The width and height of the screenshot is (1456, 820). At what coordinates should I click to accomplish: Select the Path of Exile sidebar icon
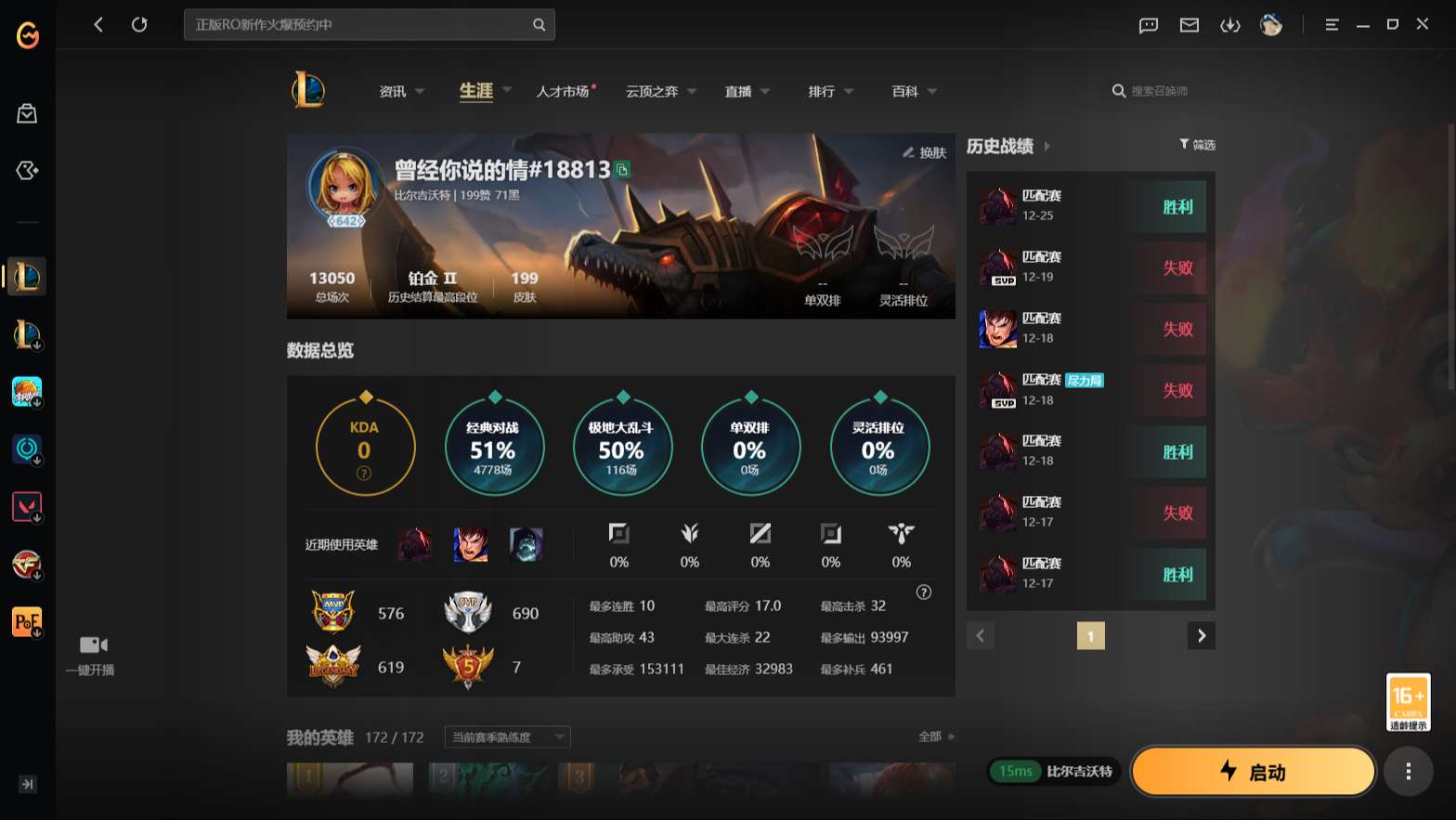25,621
